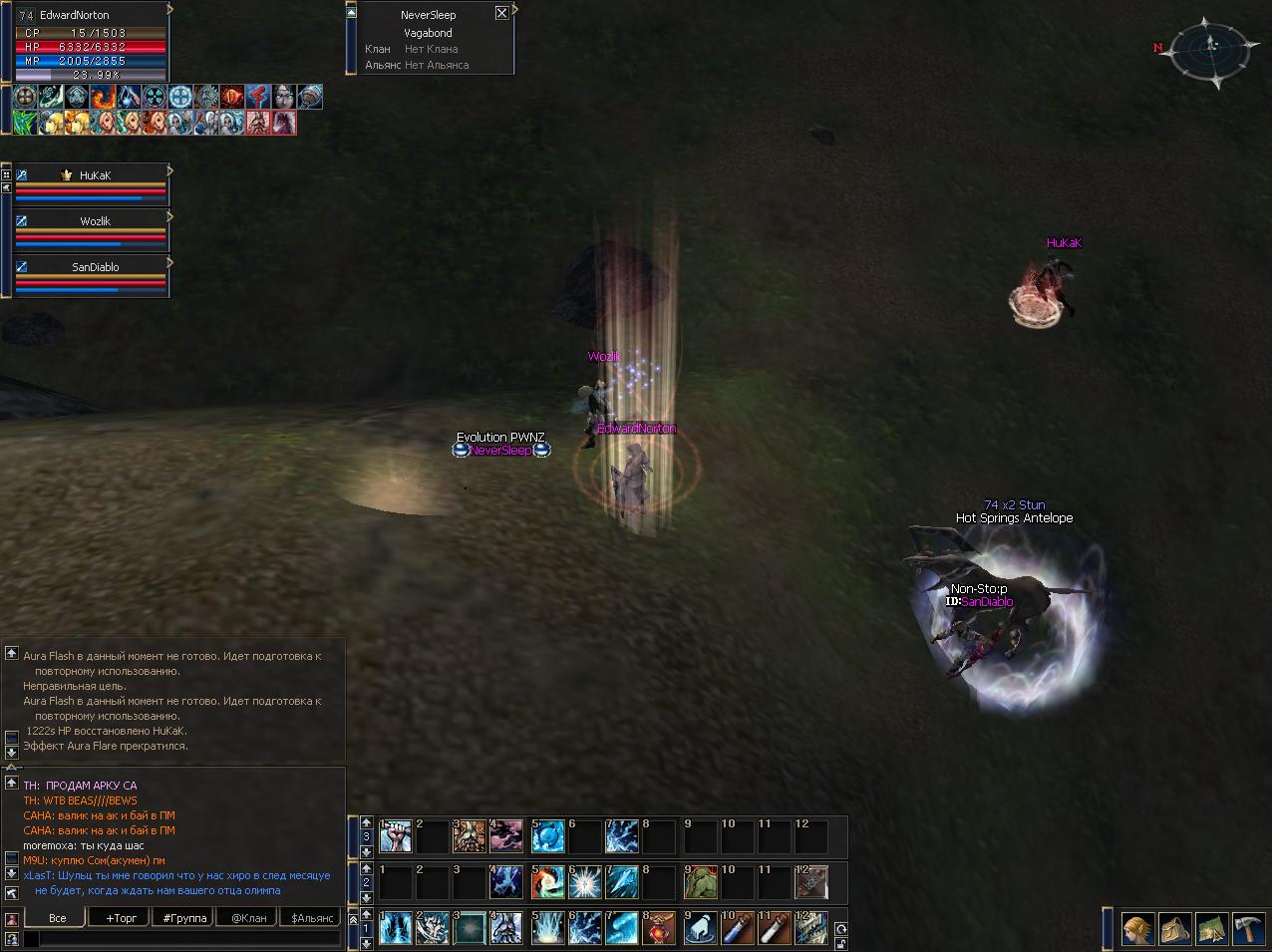The height and width of the screenshot is (952, 1272).
Task: Click the compass radar
Action: (1210, 46)
